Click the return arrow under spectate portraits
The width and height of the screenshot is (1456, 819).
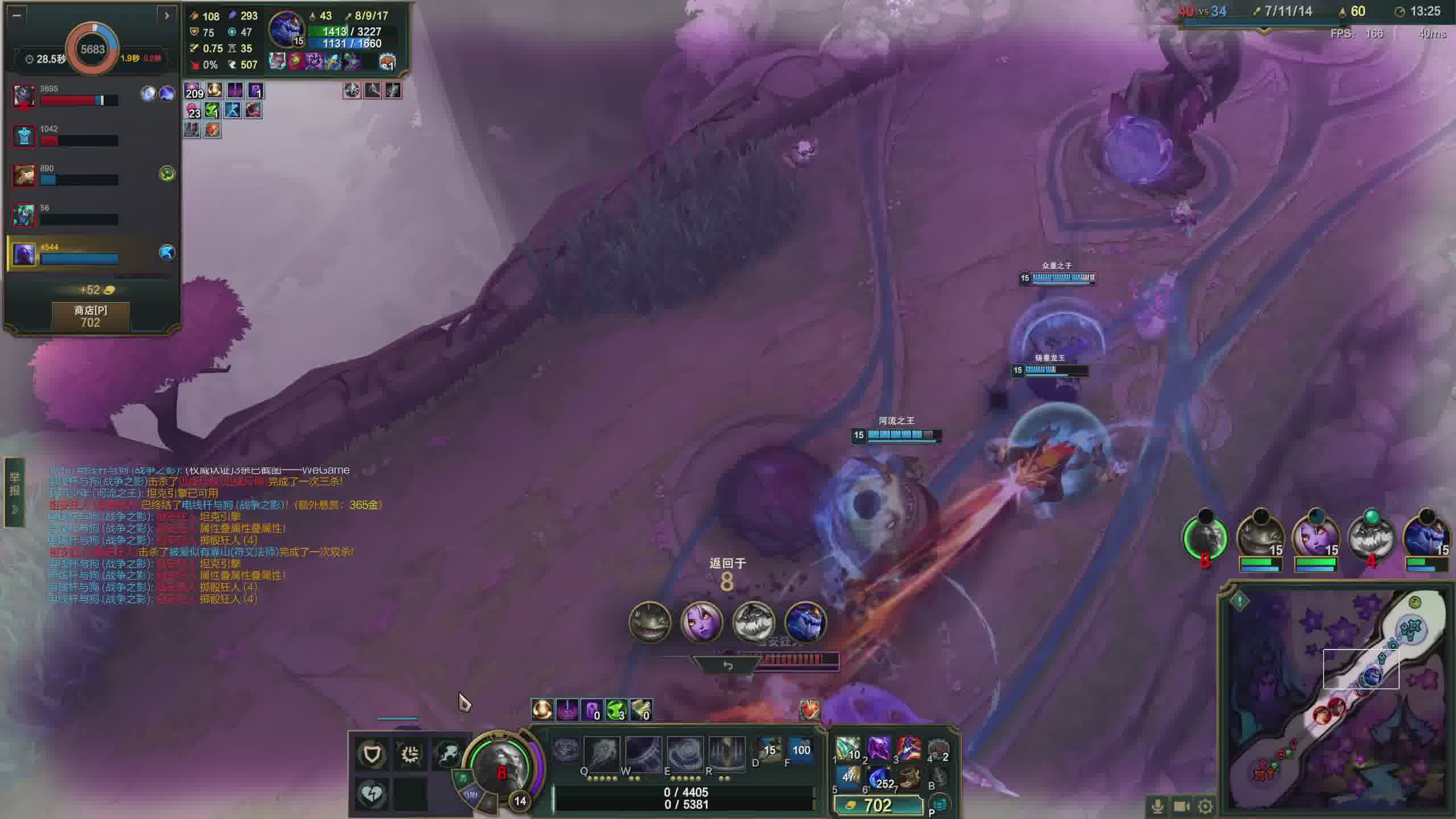[x=727, y=665]
